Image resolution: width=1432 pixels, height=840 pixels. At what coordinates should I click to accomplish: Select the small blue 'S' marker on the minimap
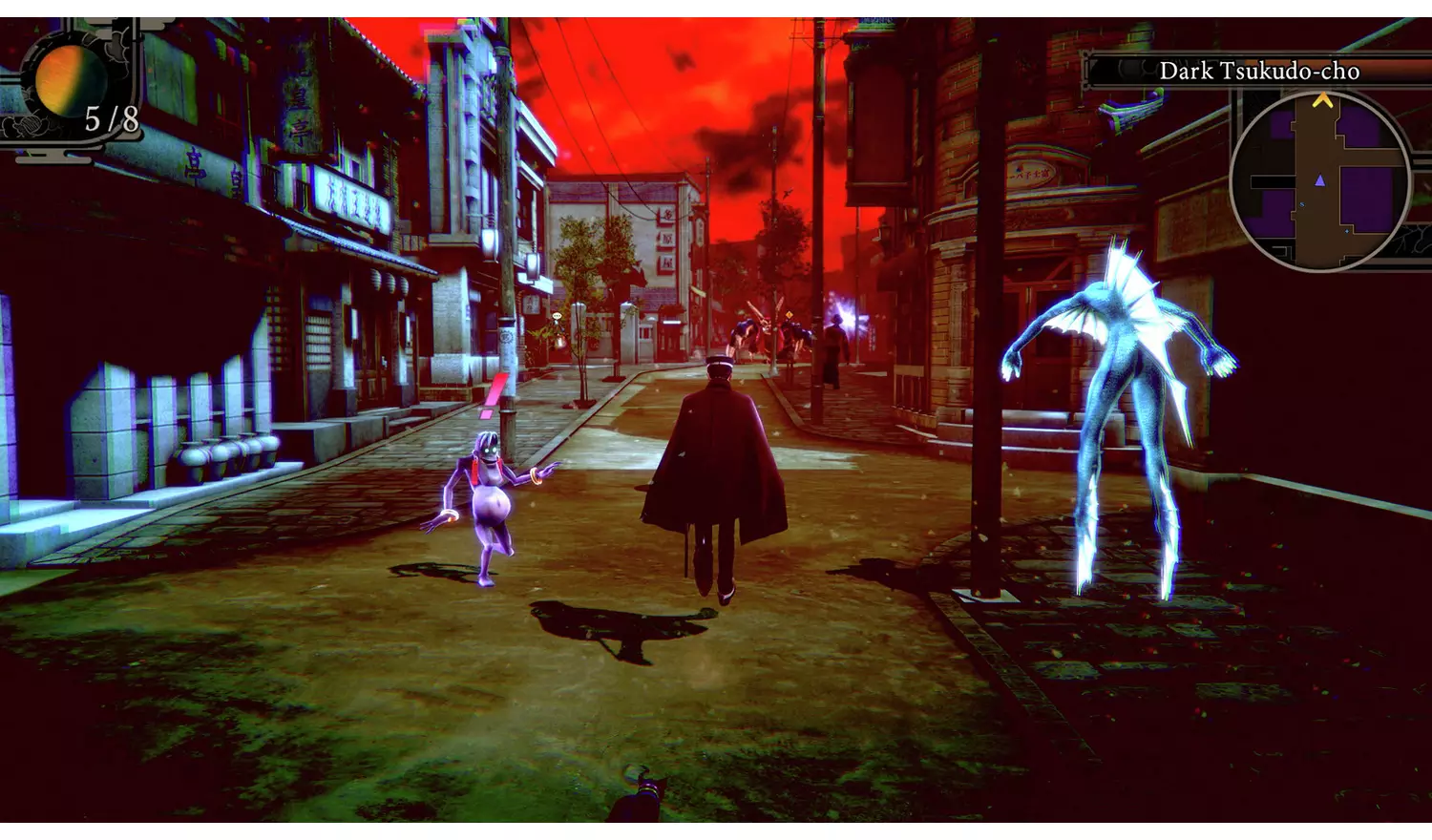coord(1302,203)
